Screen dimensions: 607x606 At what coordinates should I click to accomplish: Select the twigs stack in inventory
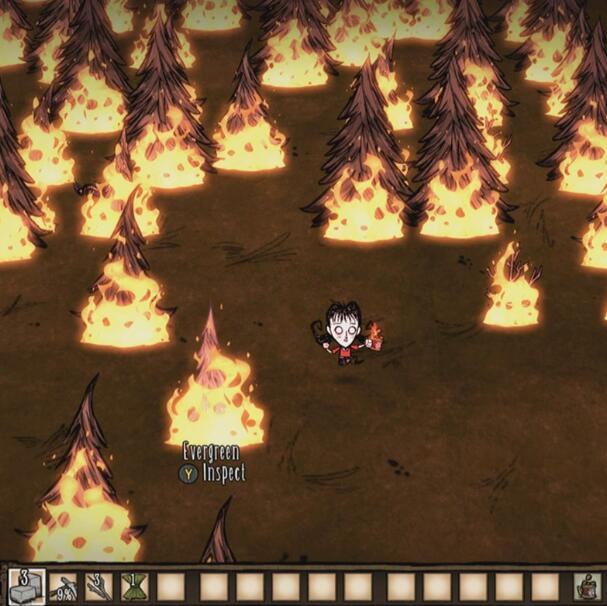(98, 586)
